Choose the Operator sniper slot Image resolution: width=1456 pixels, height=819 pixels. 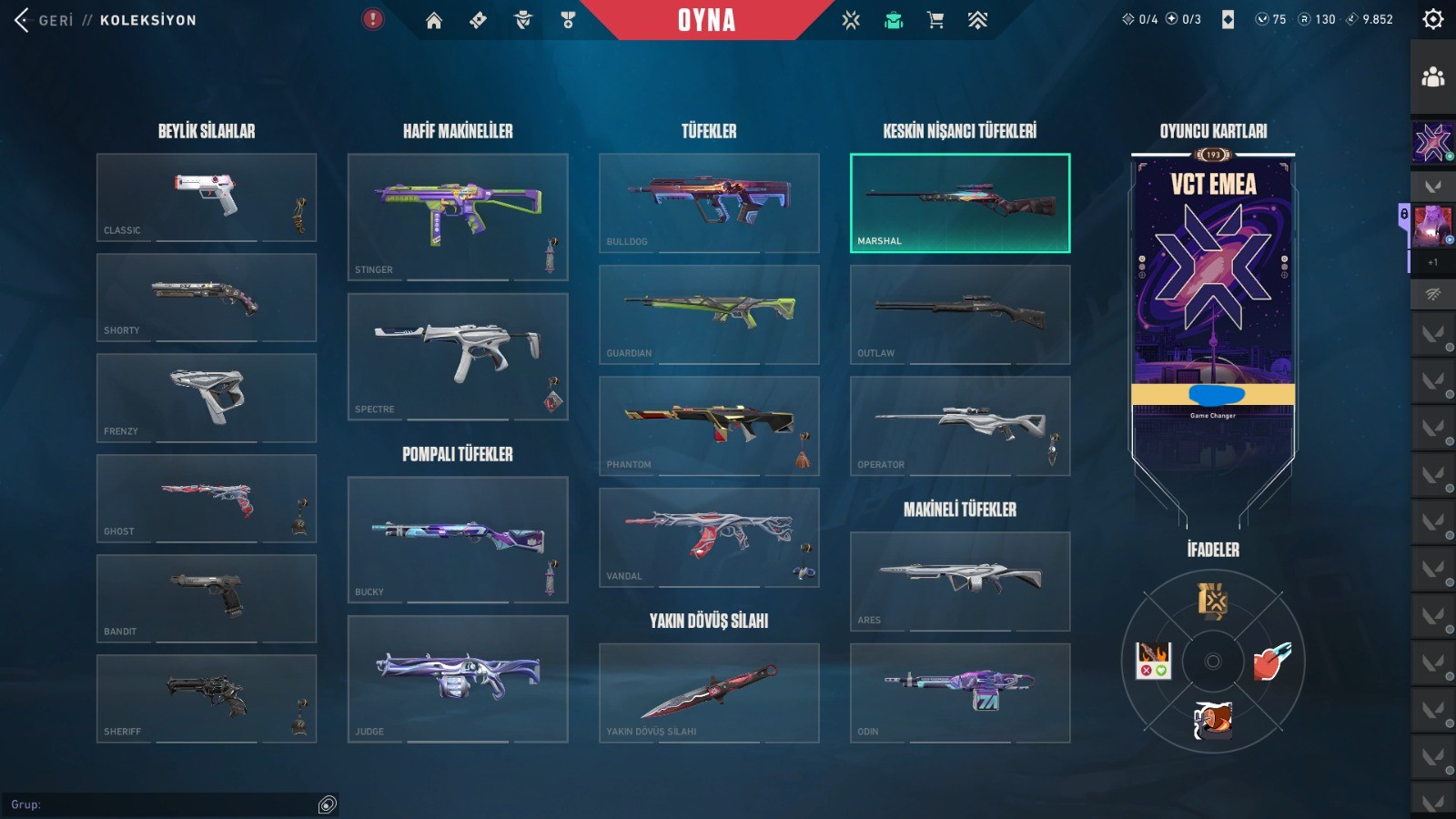[959, 426]
